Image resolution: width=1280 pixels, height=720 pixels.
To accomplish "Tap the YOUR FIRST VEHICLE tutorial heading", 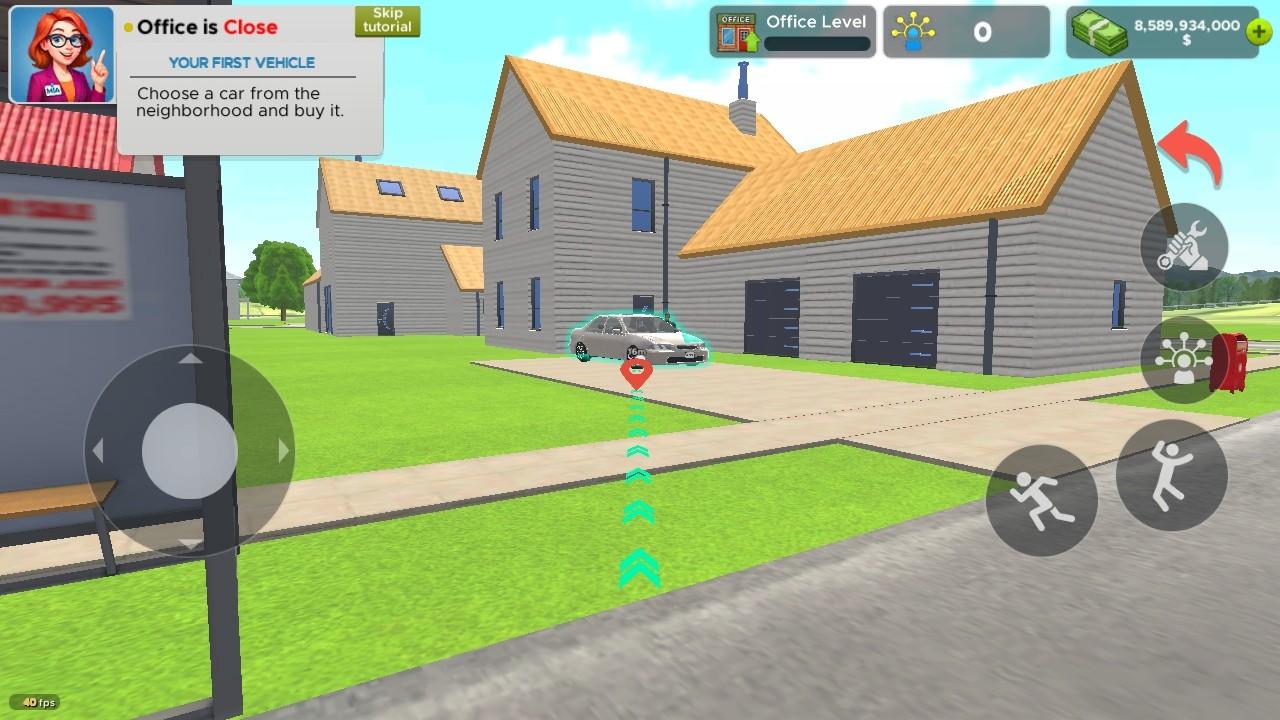I will coord(243,62).
